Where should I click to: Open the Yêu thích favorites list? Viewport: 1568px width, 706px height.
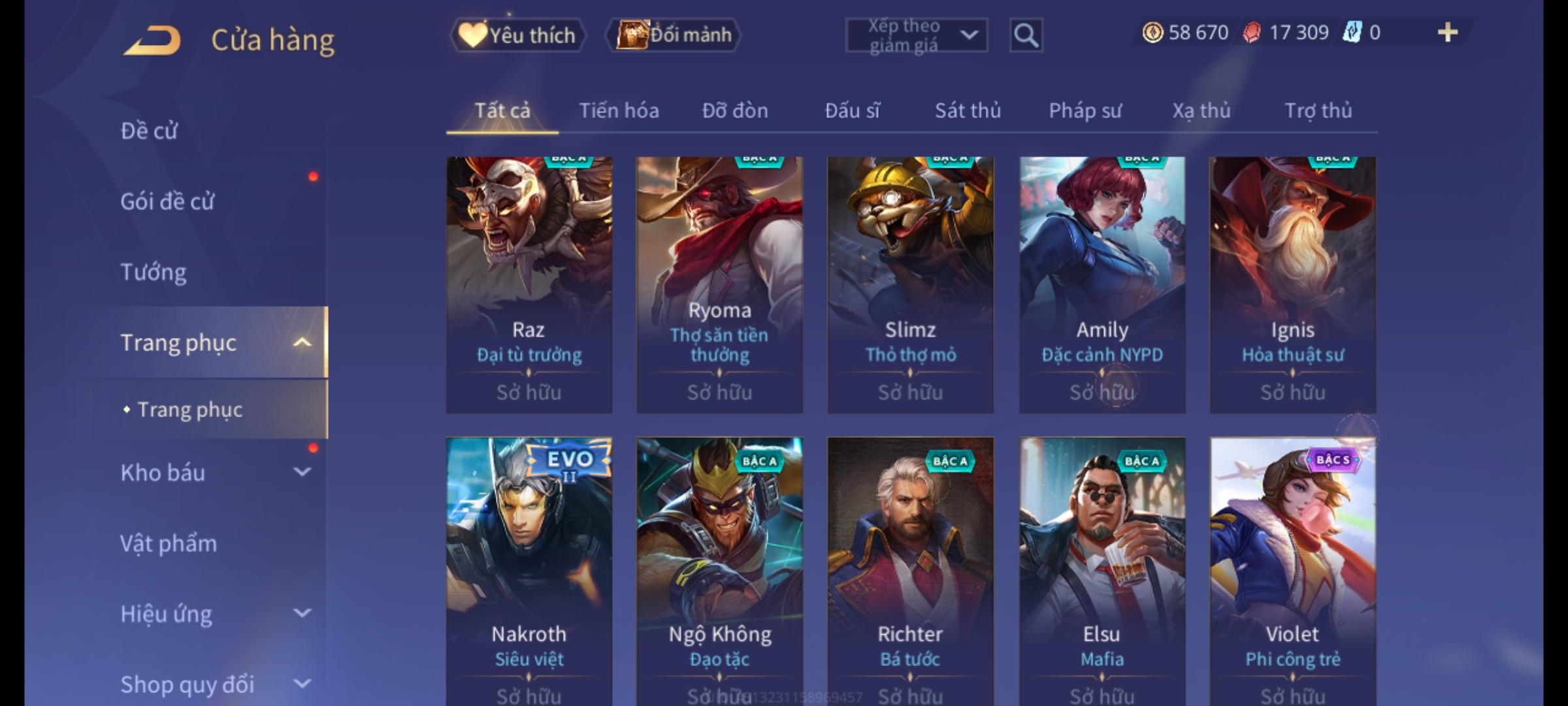click(518, 35)
